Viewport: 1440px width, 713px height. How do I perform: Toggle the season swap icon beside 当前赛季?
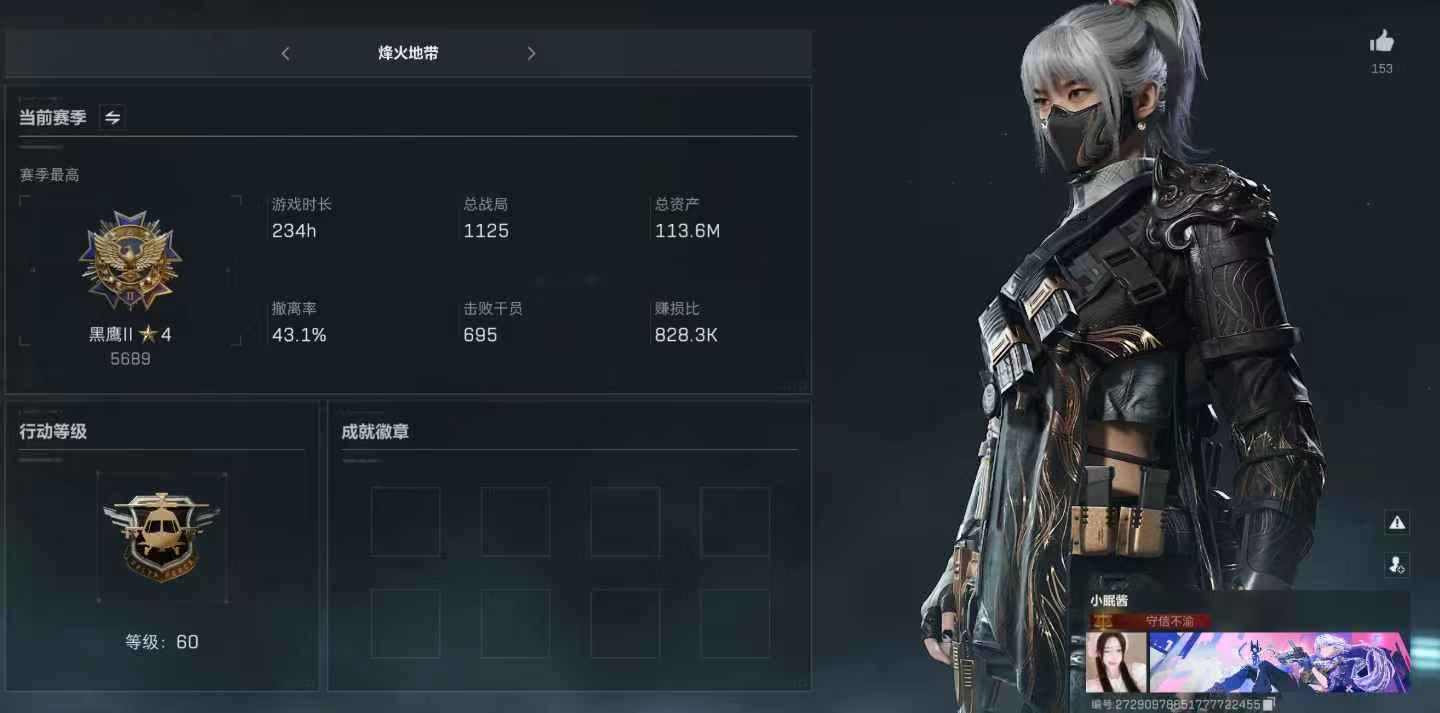pyautogui.click(x=113, y=118)
